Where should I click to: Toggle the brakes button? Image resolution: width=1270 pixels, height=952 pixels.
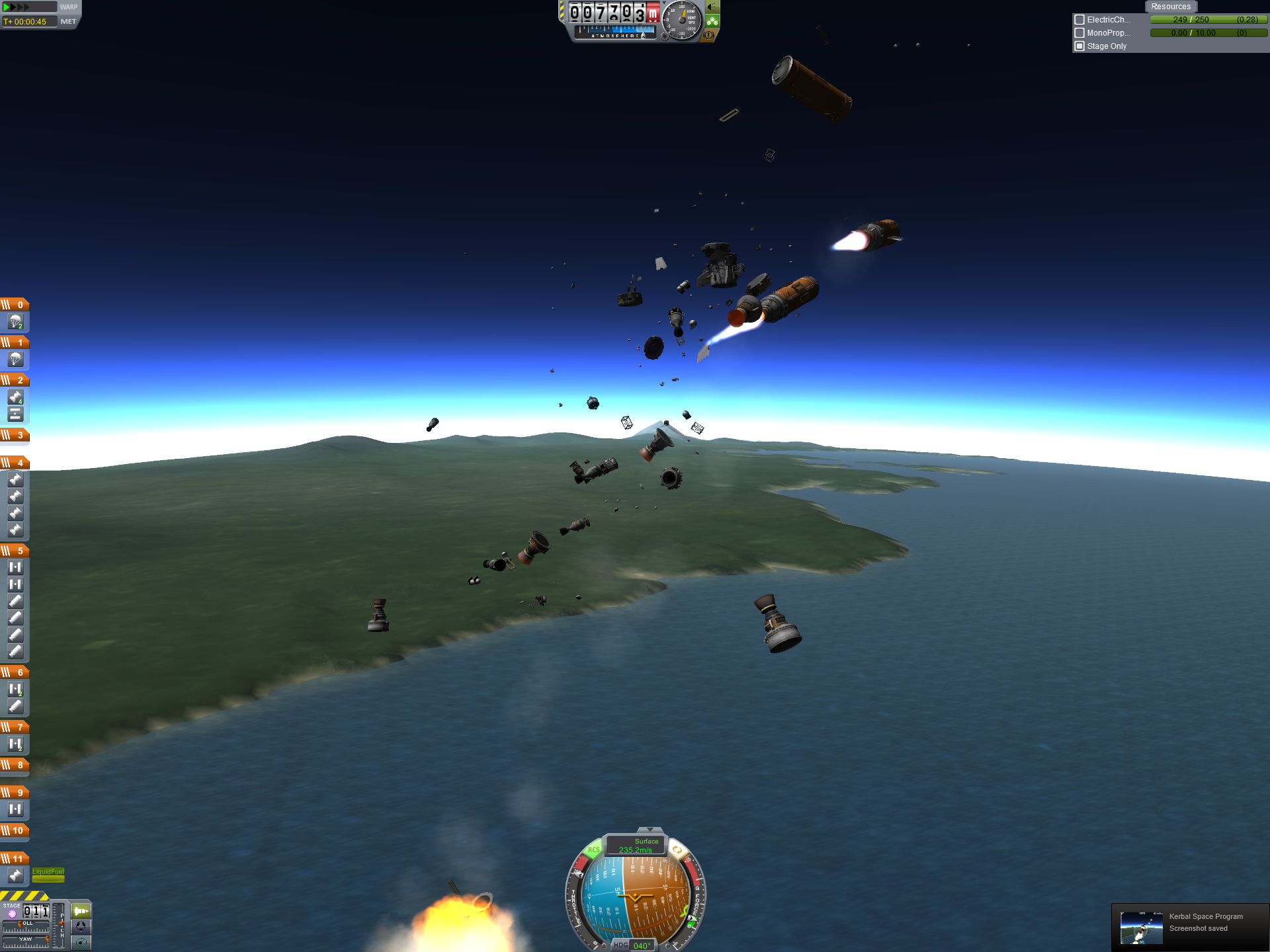[x=709, y=35]
